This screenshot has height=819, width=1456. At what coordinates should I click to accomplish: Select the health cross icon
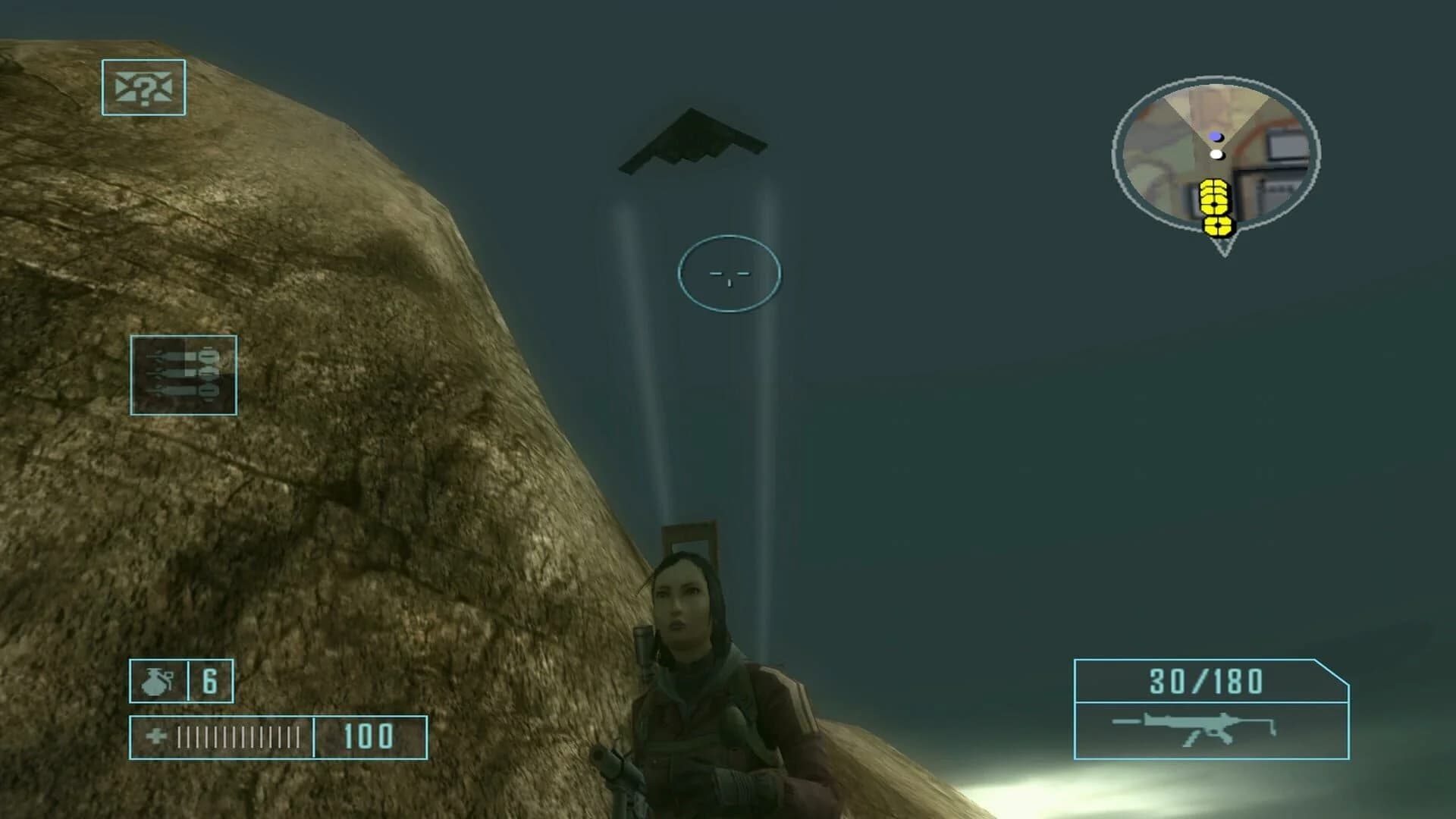[x=156, y=734]
